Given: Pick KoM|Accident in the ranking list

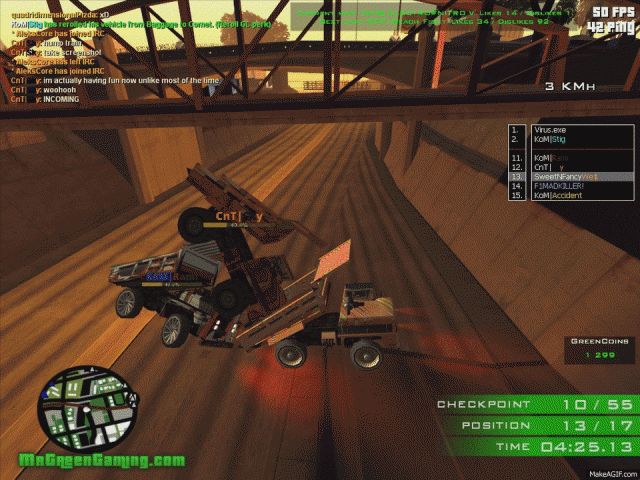Looking at the screenshot, I should pyautogui.click(x=562, y=196).
